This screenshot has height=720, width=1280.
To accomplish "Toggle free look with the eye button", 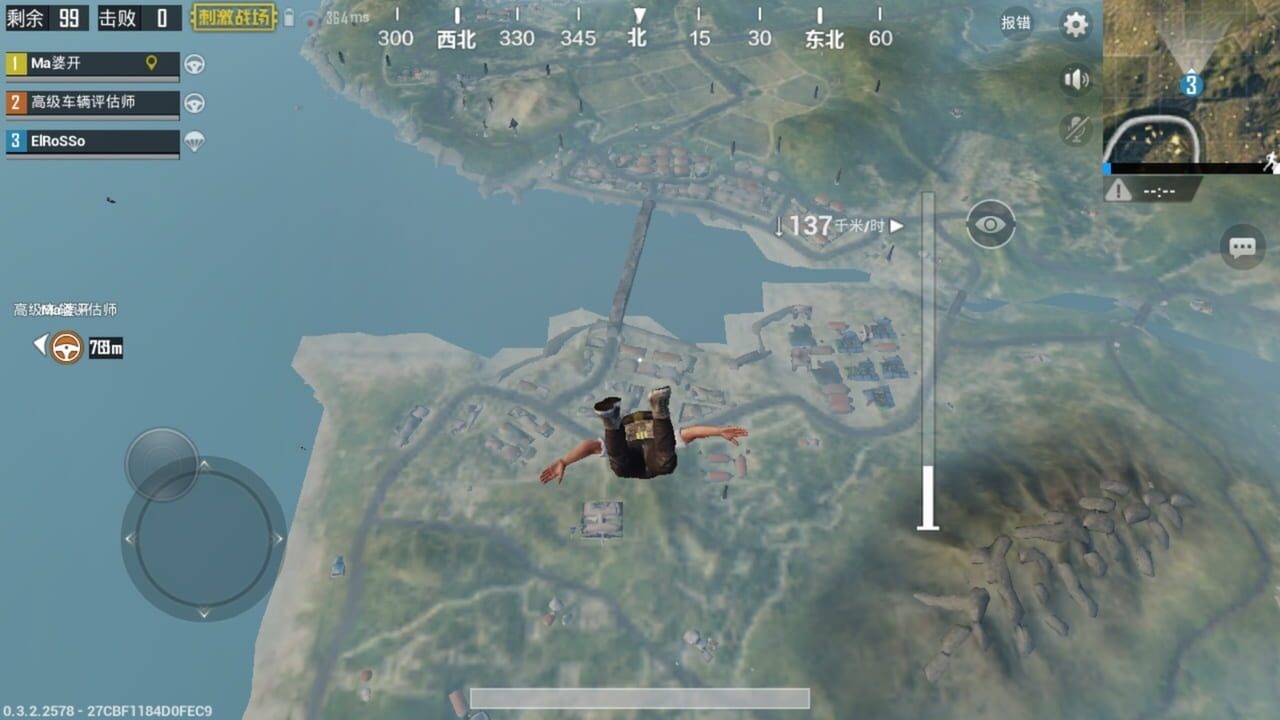I will 989,224.
